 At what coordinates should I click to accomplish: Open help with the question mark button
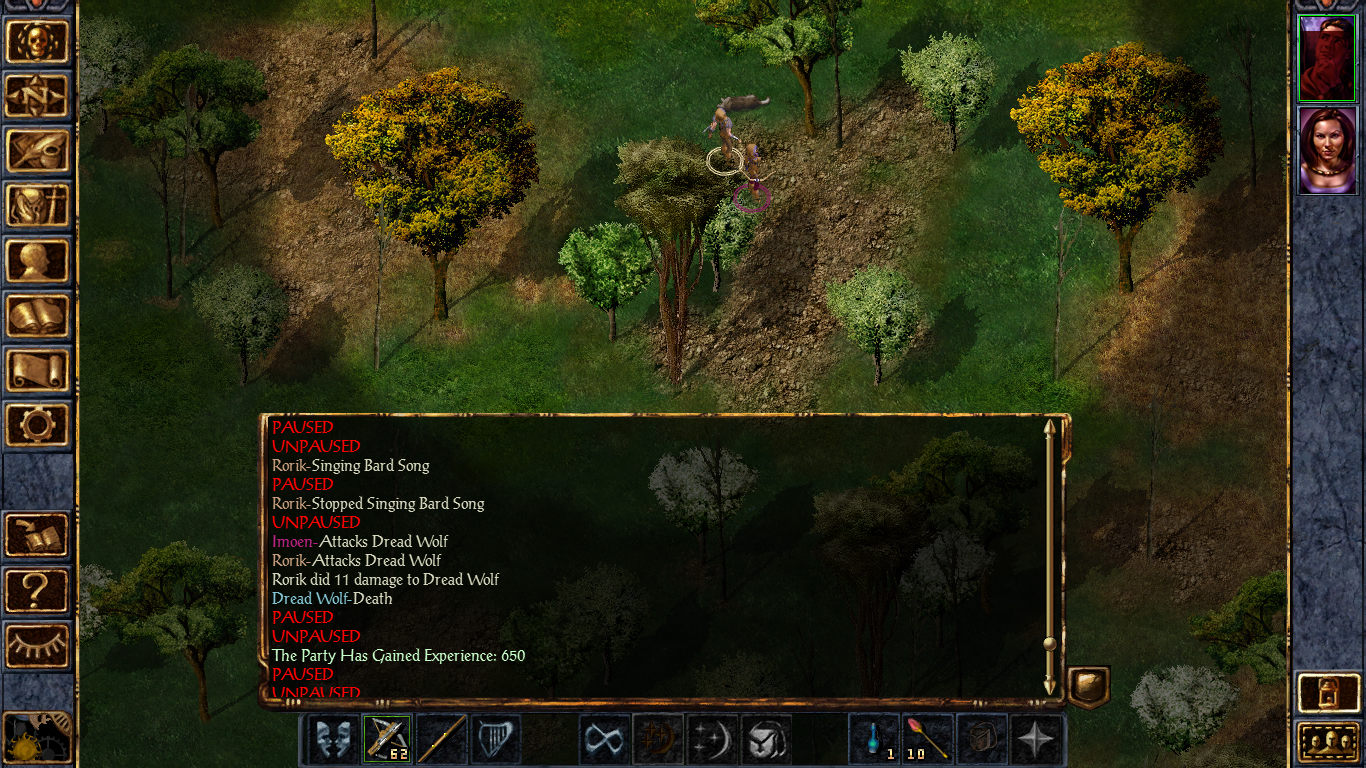click(38, 591)
